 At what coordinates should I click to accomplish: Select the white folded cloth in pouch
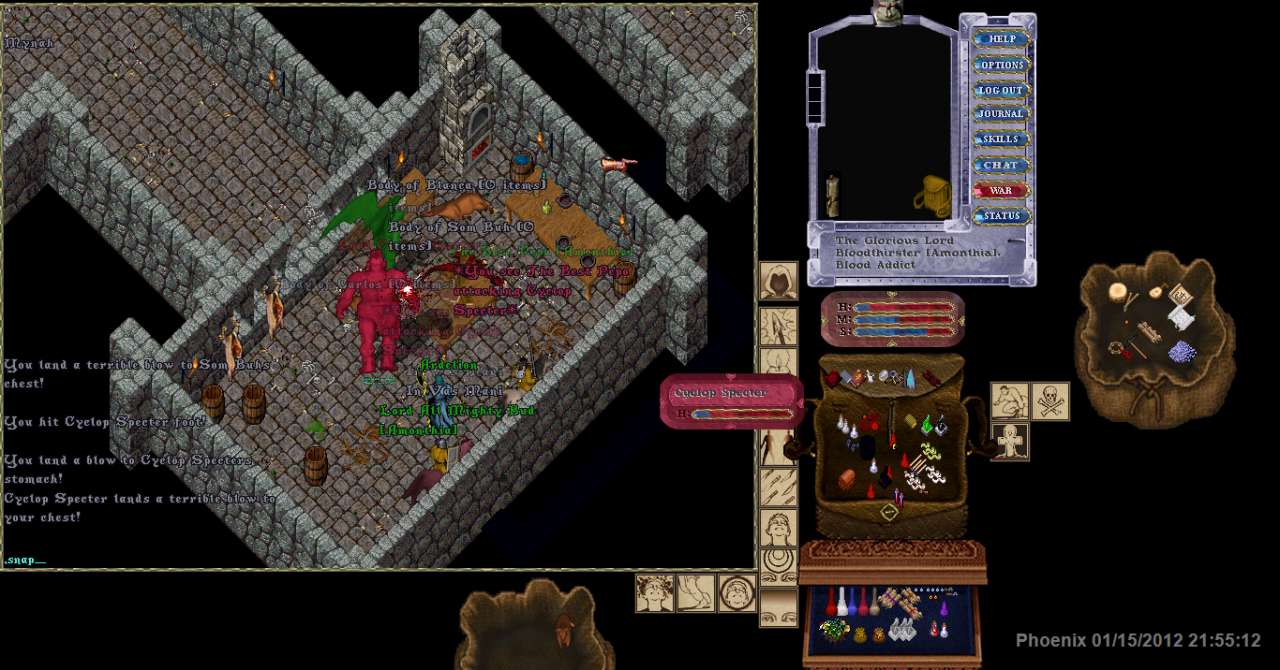pos(1180,317)
